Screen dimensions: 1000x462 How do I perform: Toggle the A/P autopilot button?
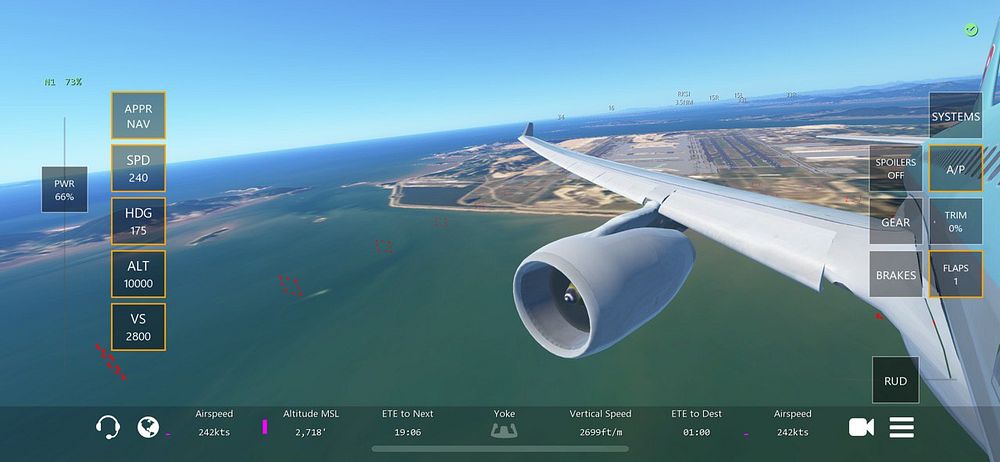(x=955, y=169)
